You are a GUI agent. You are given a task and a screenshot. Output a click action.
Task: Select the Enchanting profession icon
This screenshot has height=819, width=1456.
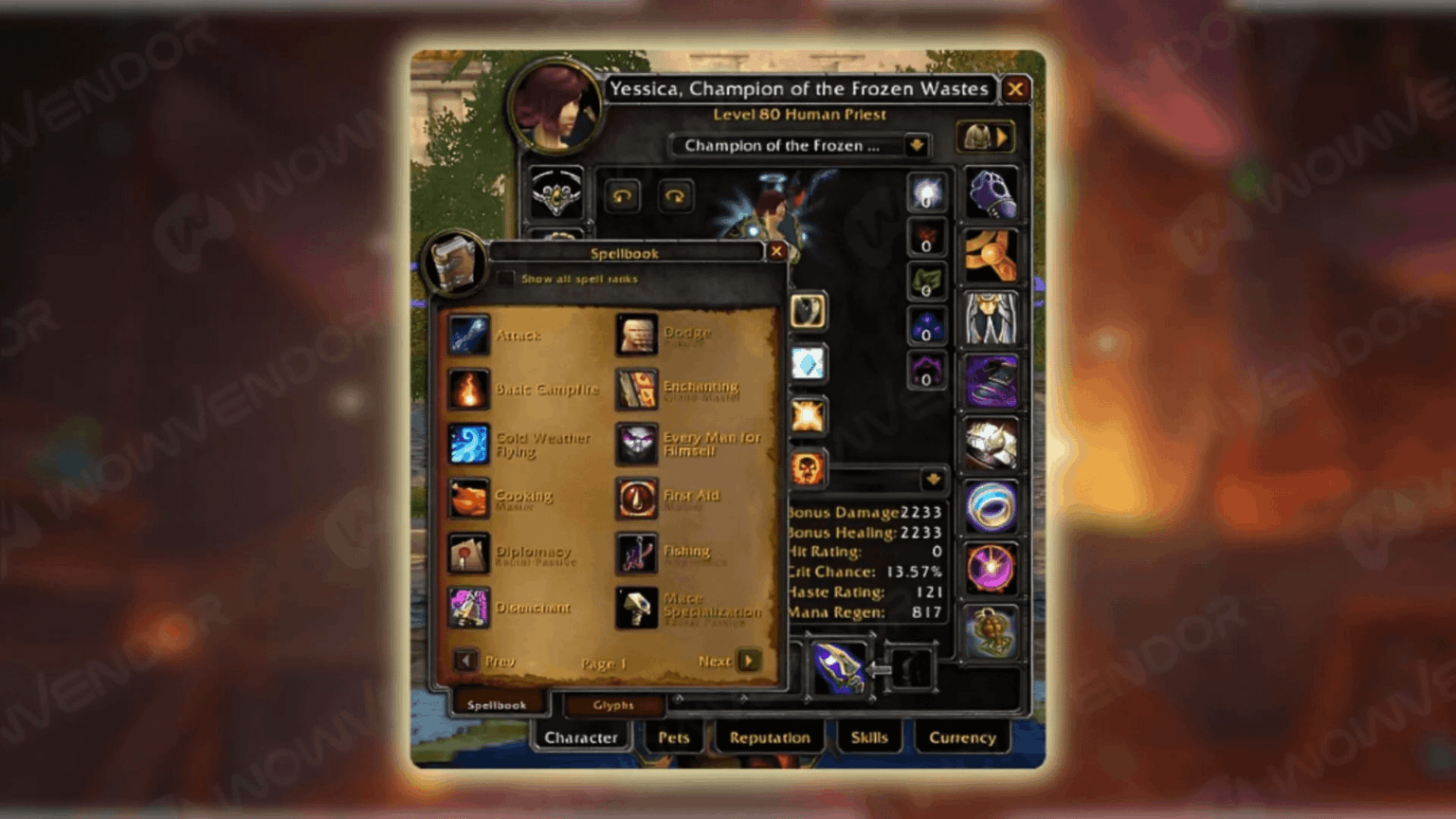[636, 390]
